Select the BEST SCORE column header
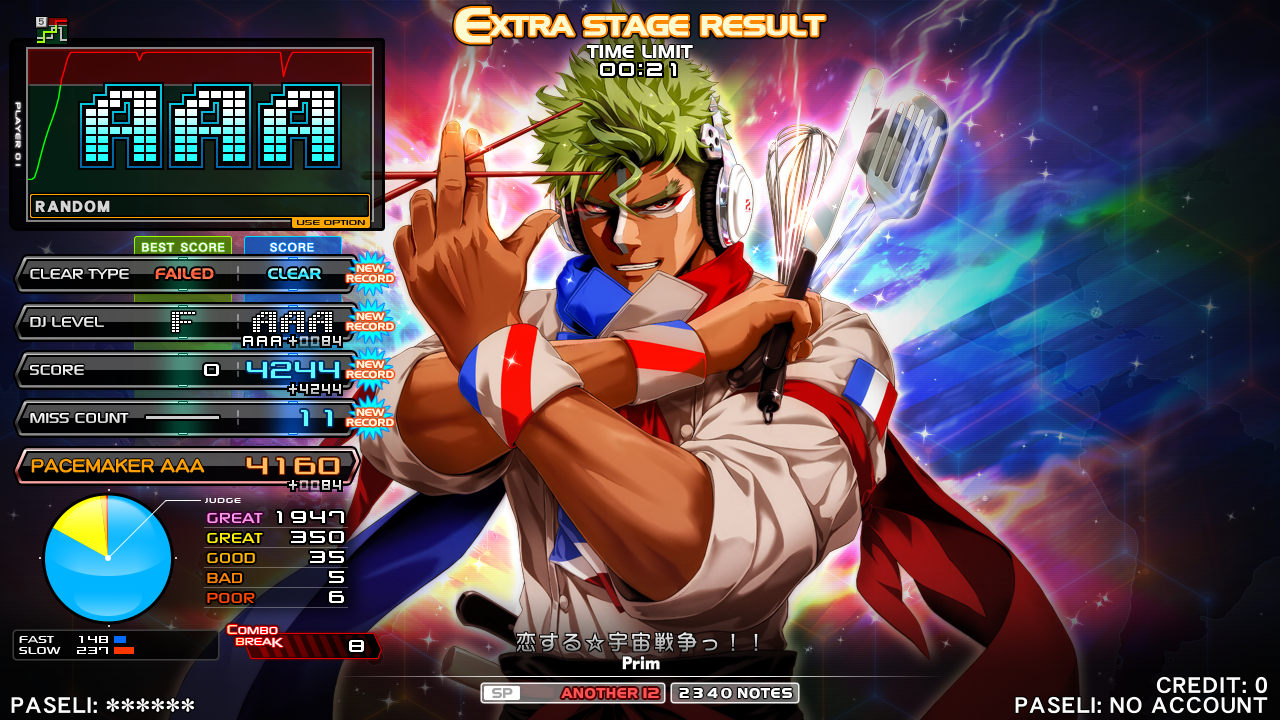Image resolution: width=1280 pixels, height=720 pixels. click(183, 247)
